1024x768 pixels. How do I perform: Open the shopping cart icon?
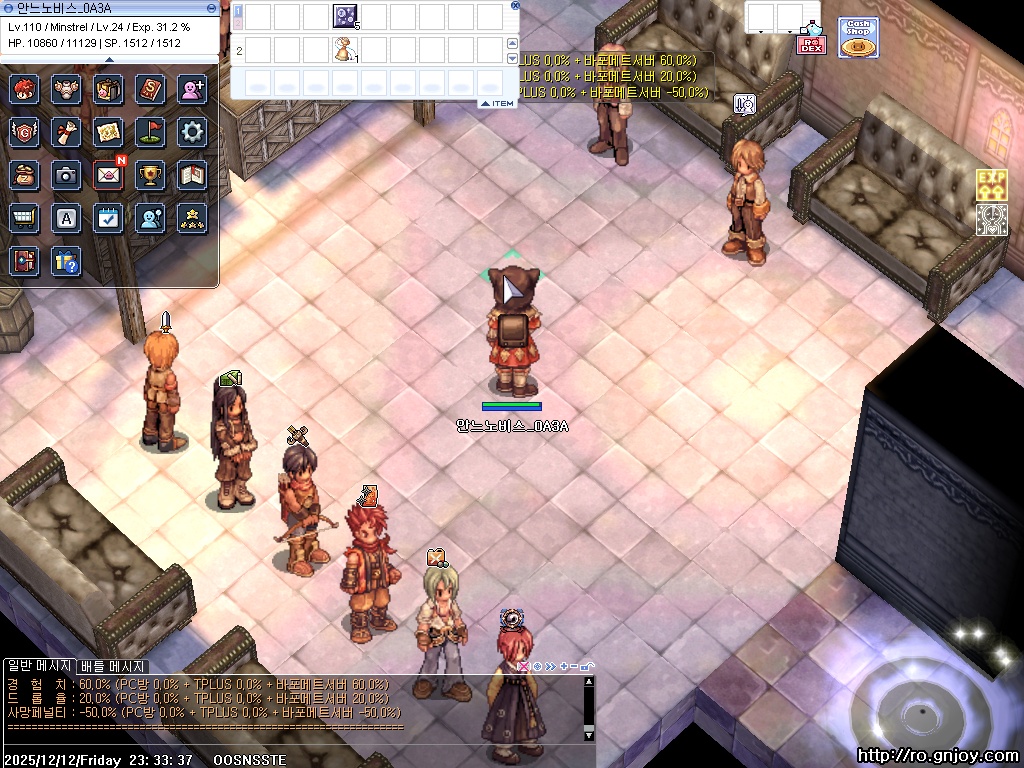[24, 218]
